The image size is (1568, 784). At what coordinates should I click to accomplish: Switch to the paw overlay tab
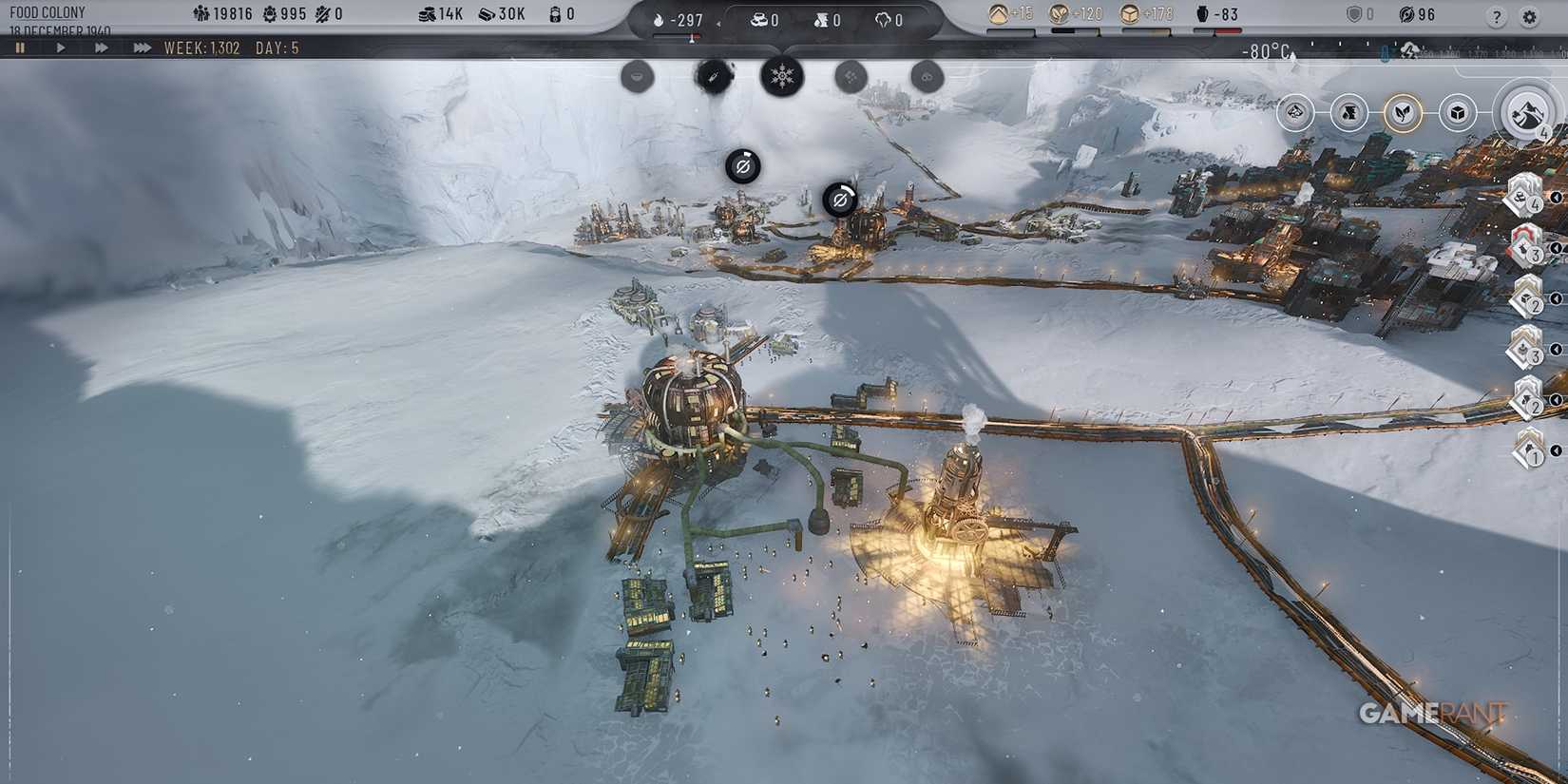(x=1295, y=112)
